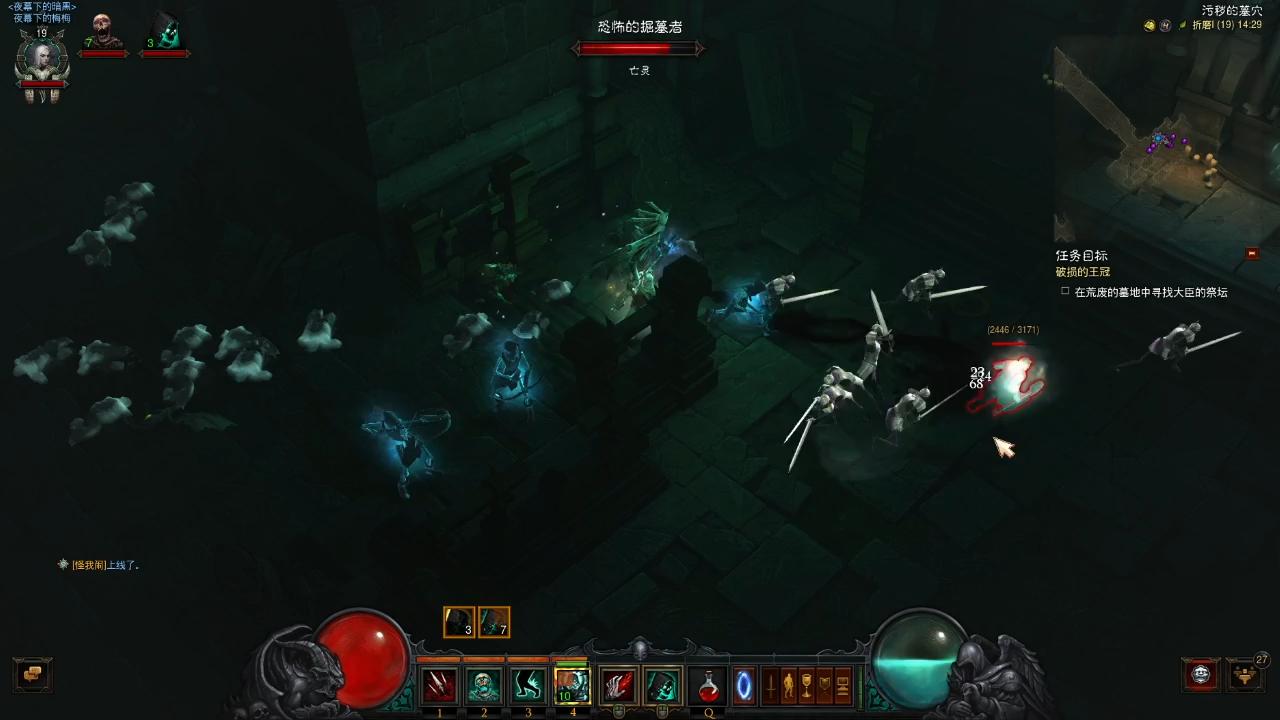Viewport: 1280px width, 720px height.
Task: Activate the bone spikes skill in slot 1
Action: [439, 686]
